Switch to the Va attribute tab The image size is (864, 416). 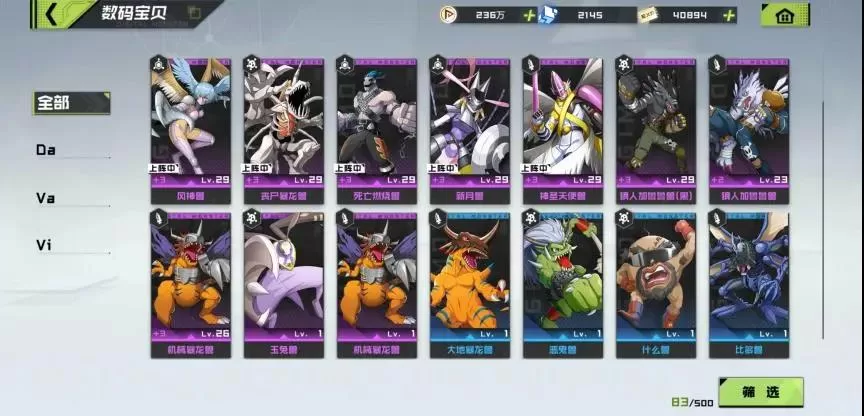[x=46, y=198]
